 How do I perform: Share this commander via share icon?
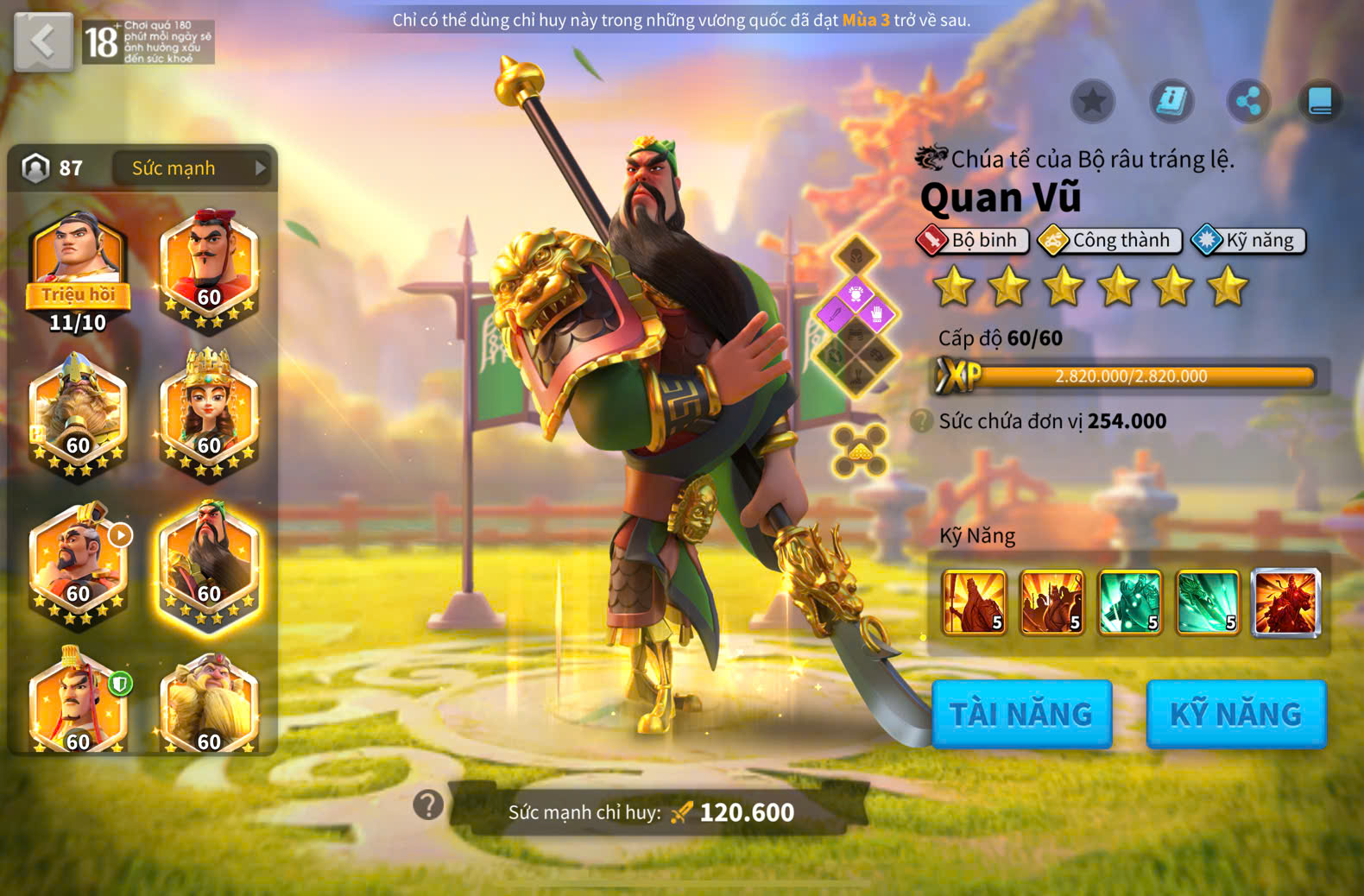(x=1248, y=102)
